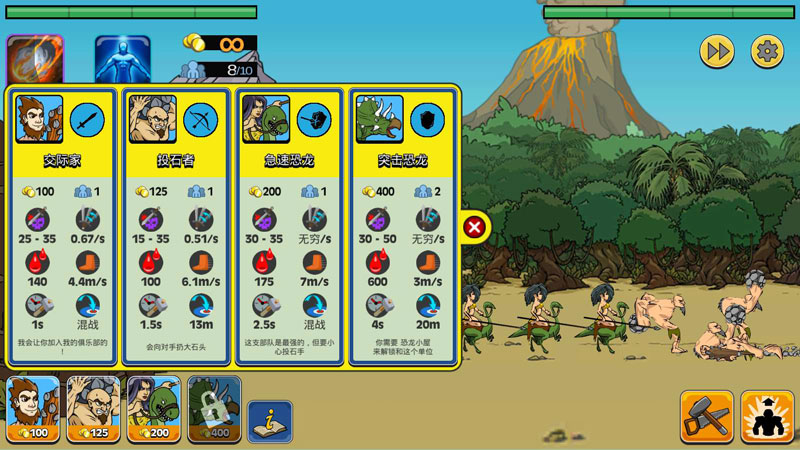This screenshot has width=800, height=450.
Task: Select the locked 400-gold unit slot
Action: coord(213,409)
